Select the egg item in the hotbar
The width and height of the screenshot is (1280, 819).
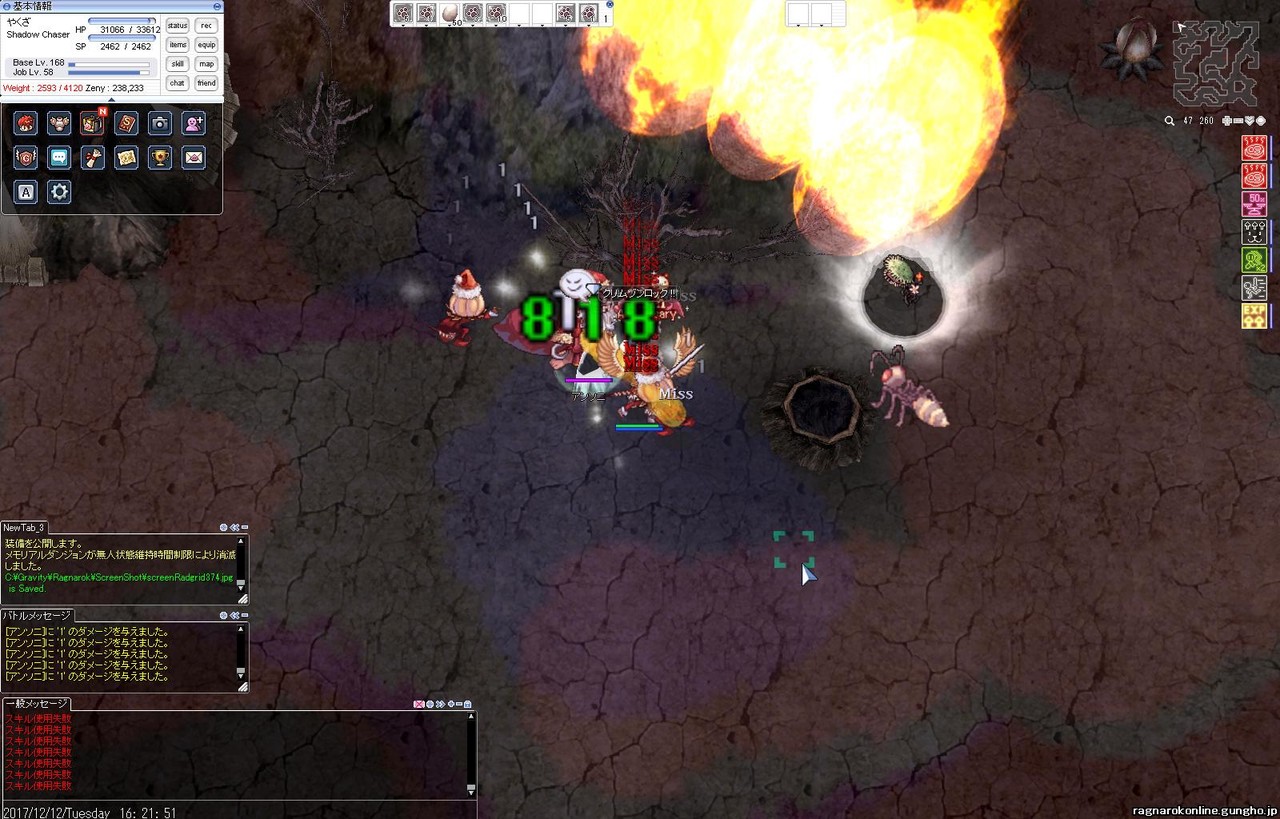tap(449, 13)
